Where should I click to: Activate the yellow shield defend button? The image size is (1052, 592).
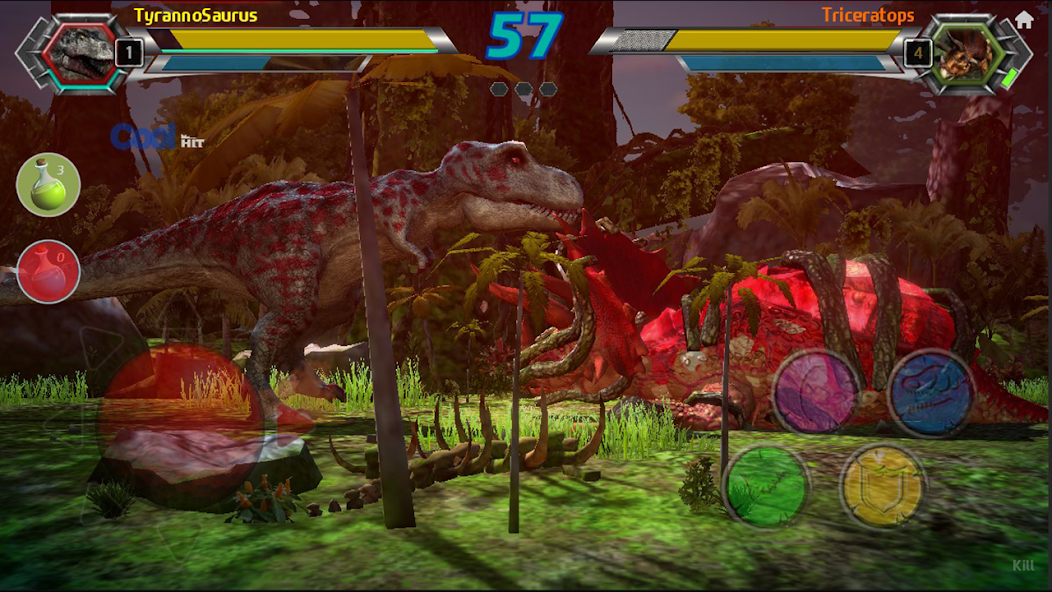click(x=883, y=486)
